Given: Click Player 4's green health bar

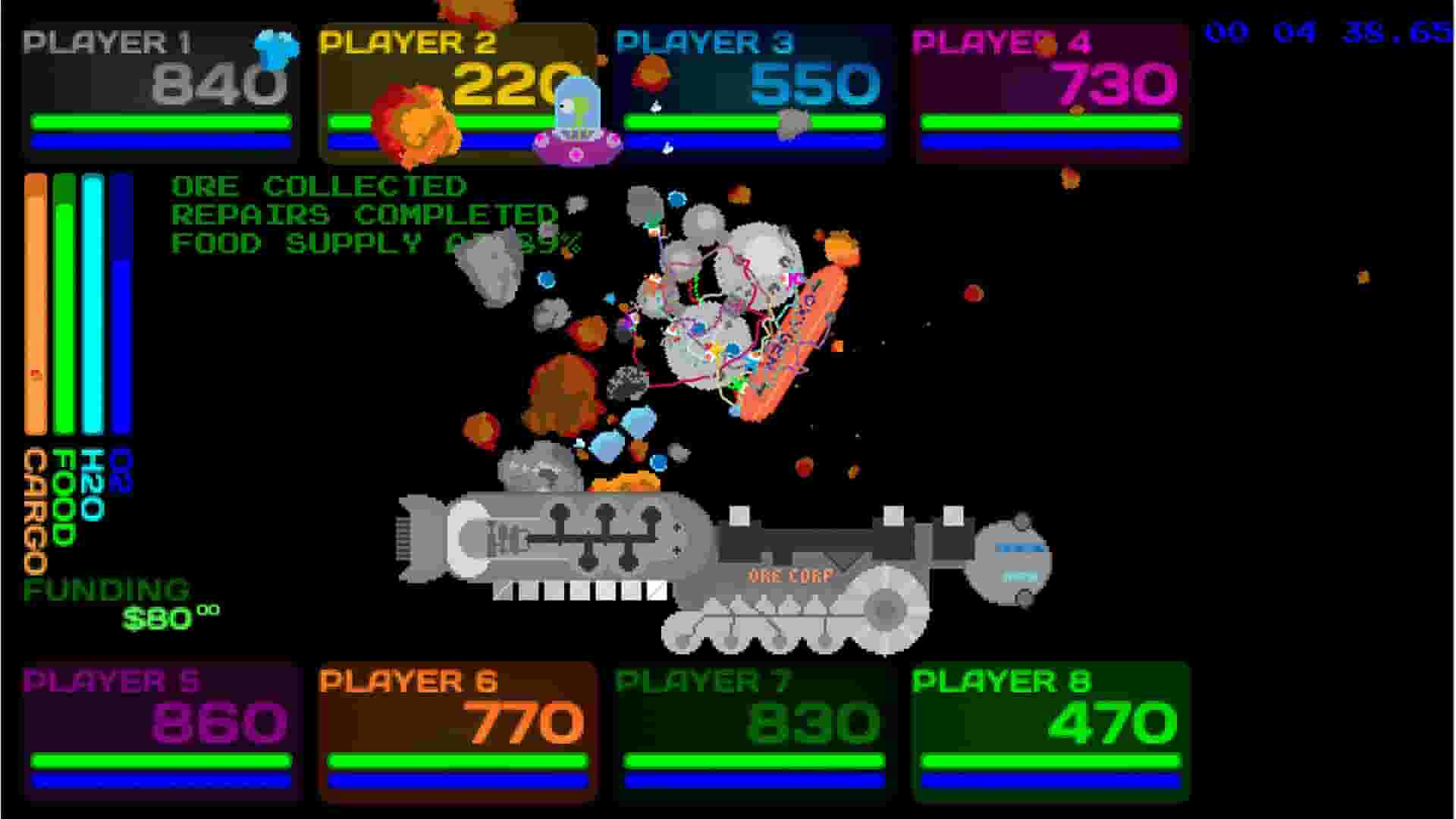Looking at the screenshot, I should pyautogui.click(x=1050, y=120).
